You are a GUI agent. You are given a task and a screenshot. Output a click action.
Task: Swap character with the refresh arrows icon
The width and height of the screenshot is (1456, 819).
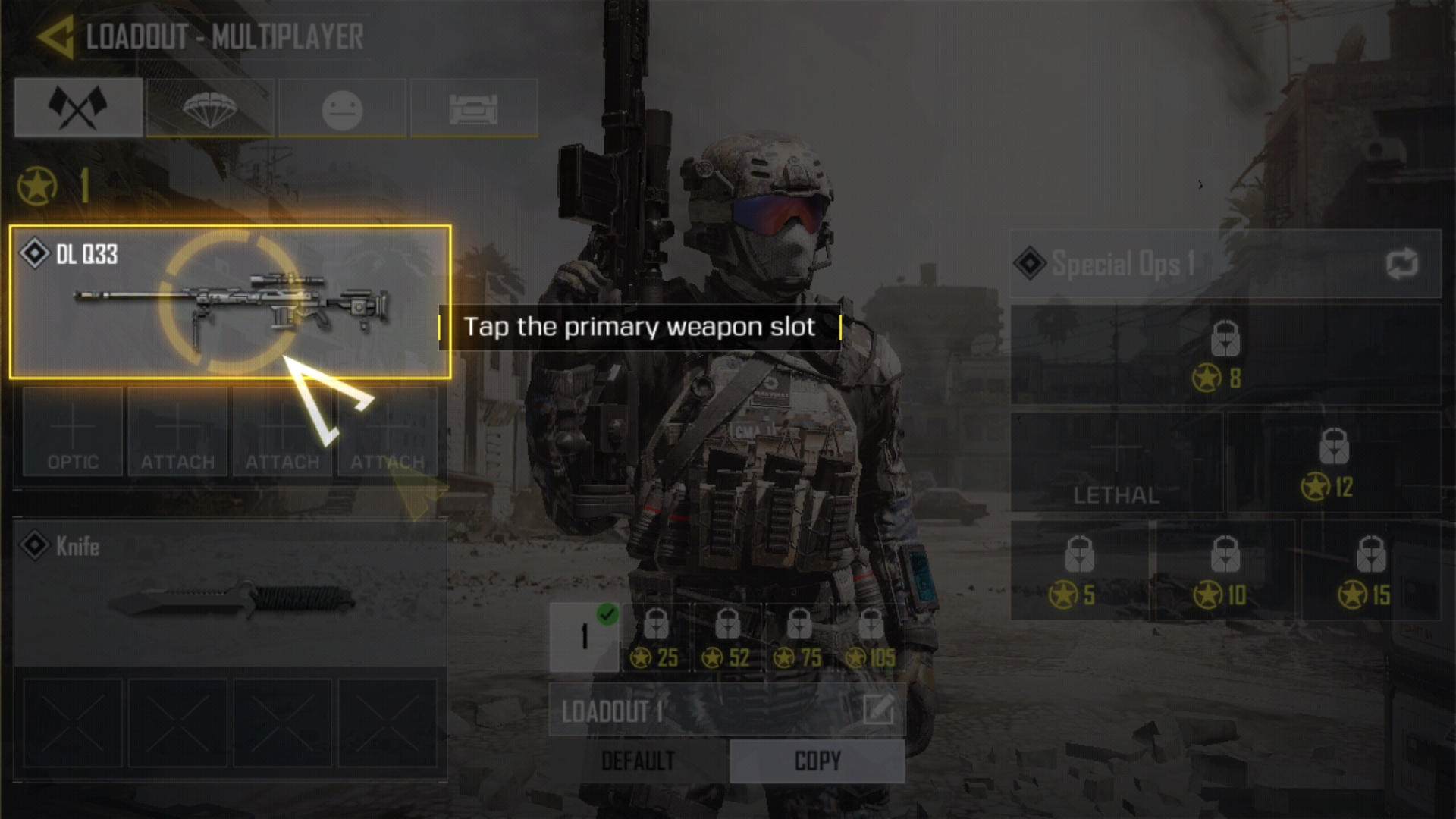[x=1401, y=264]
